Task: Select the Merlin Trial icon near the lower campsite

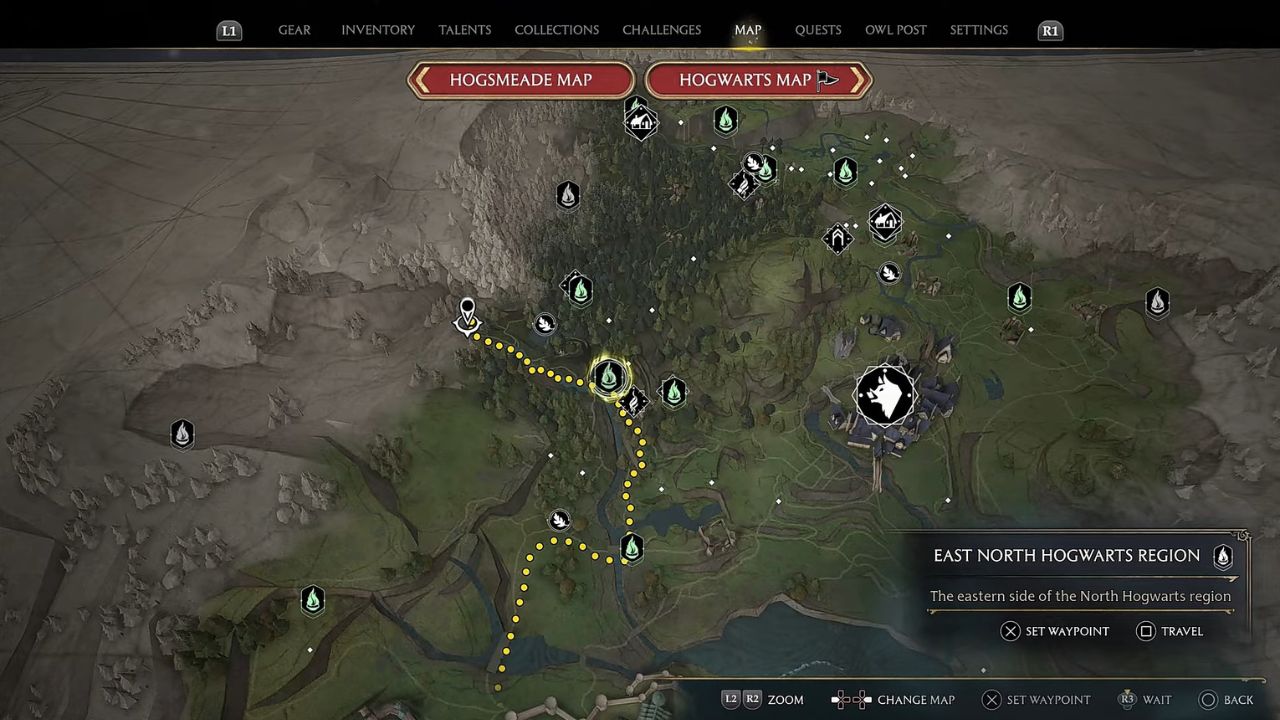Action: coord(559,519)
